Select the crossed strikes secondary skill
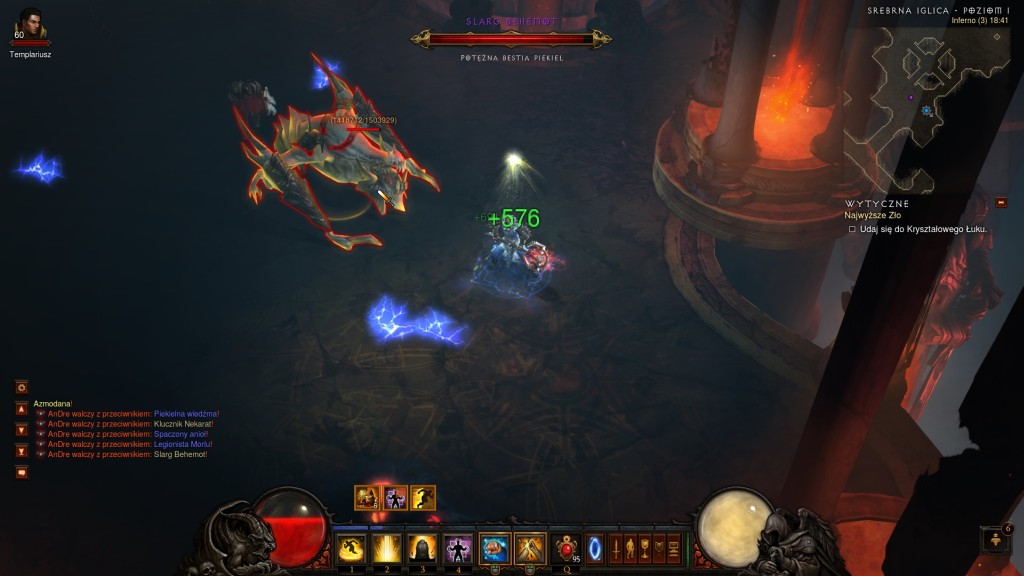 tap(530, 548)
